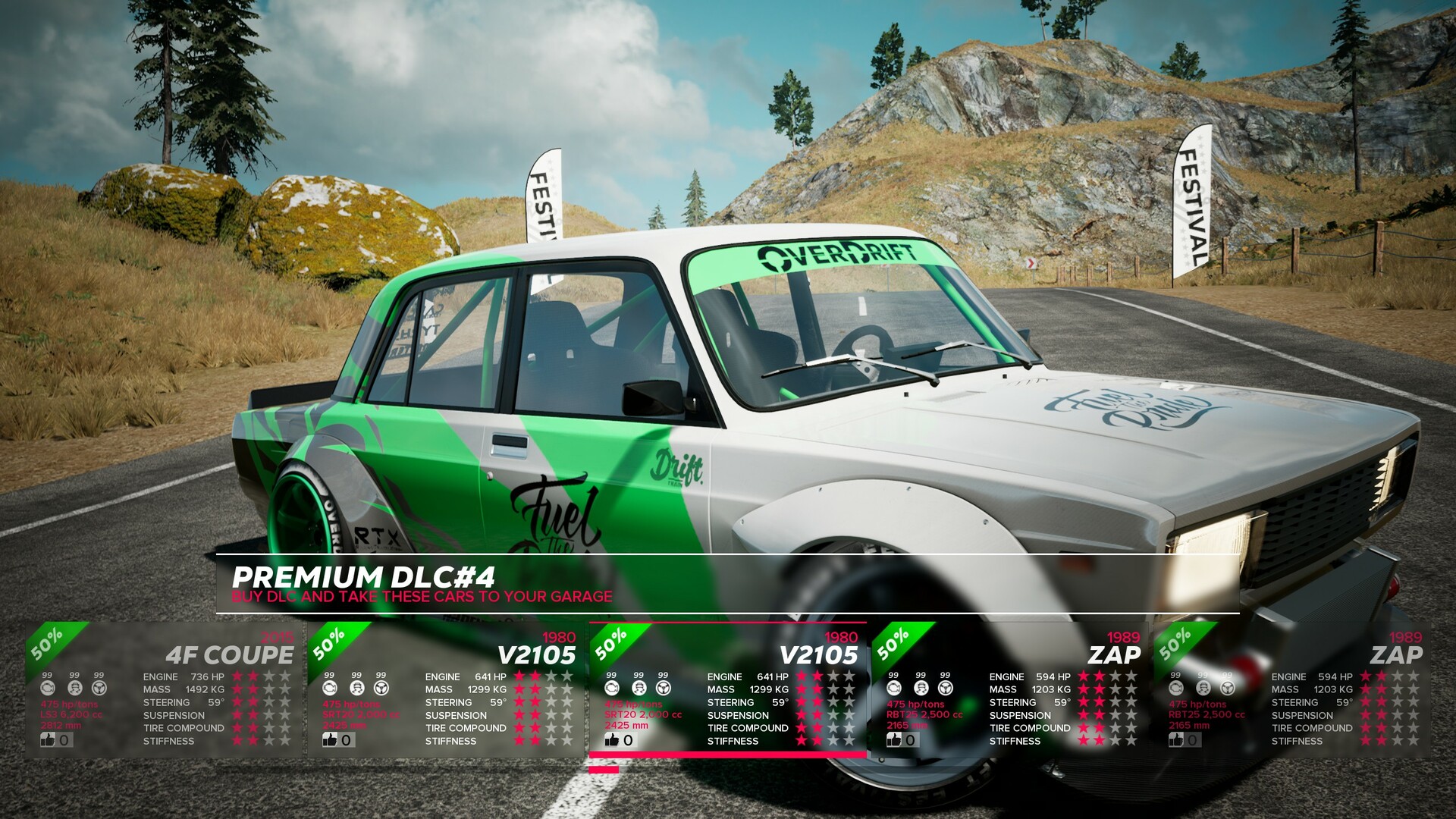Click the engine icon on the highlighted V2105 card
Screen dimensions: 1456x819
(x=612, y=687)
